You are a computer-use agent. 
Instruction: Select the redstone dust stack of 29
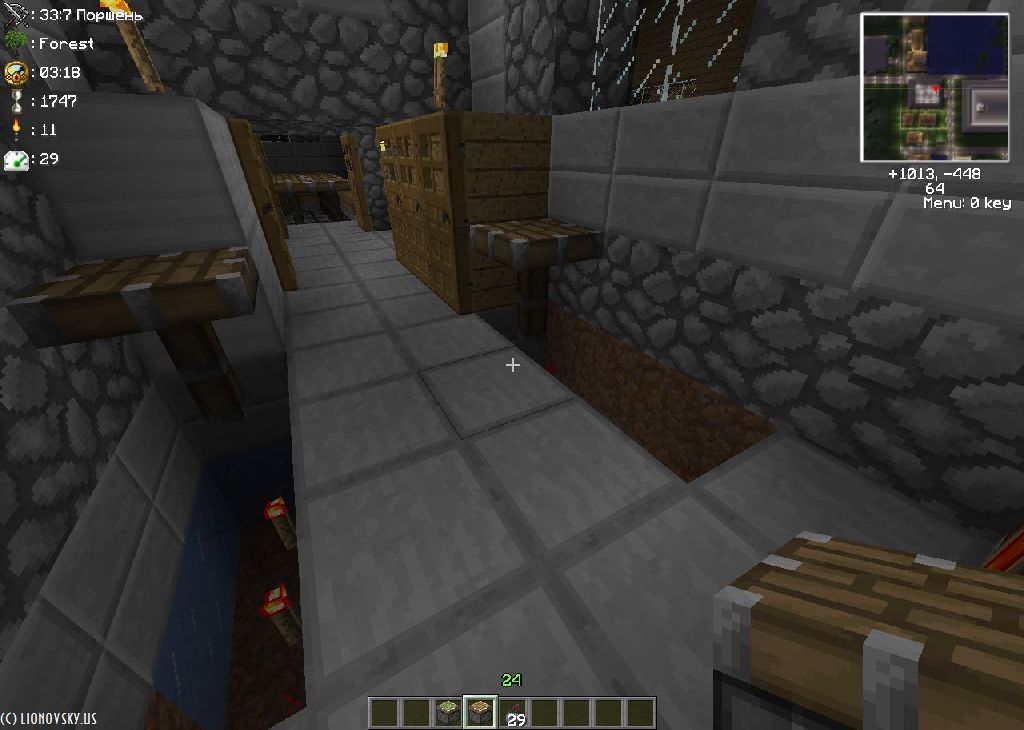(514, 713)
